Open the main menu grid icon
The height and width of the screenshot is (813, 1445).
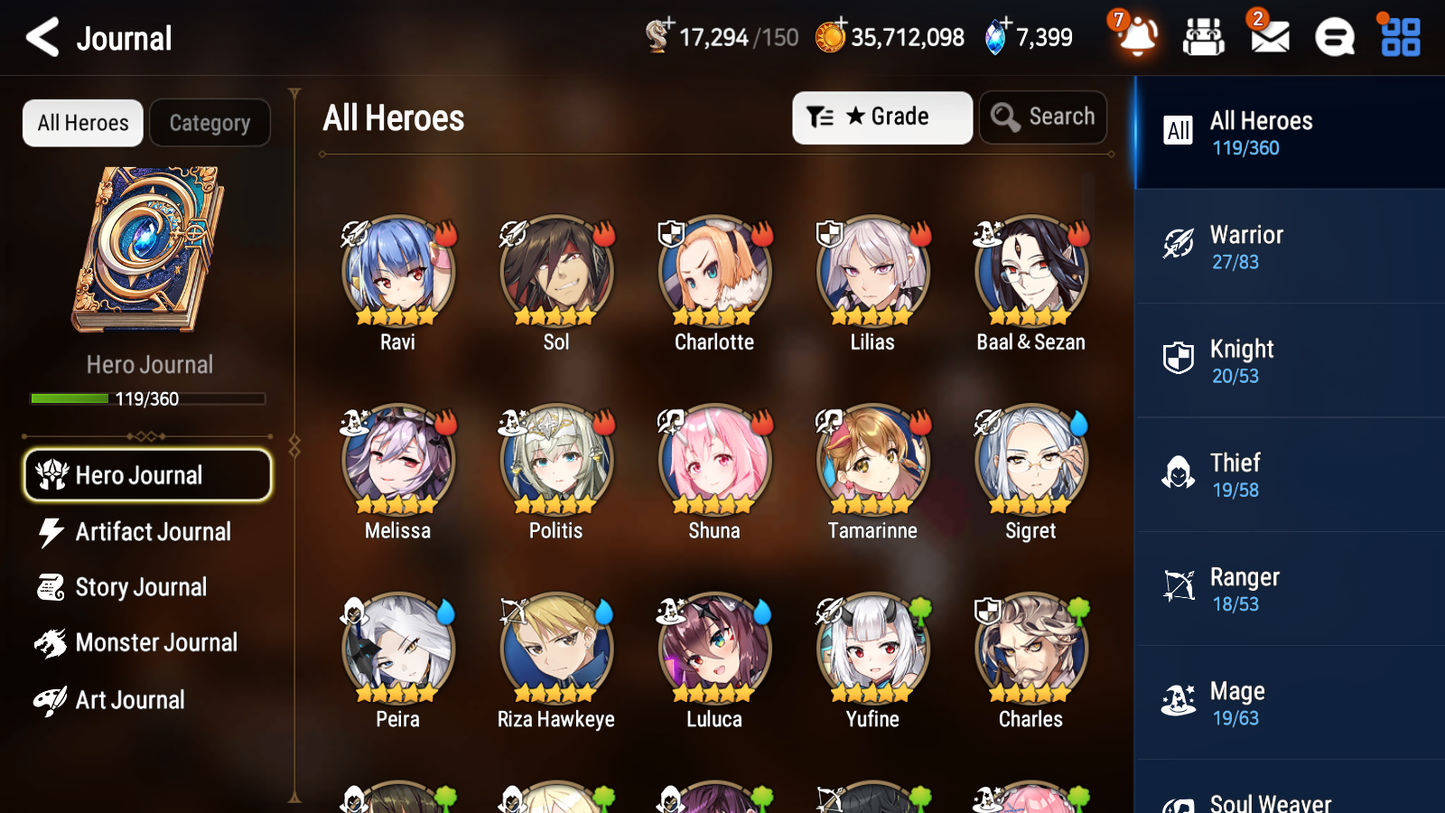click(1398, 36)
